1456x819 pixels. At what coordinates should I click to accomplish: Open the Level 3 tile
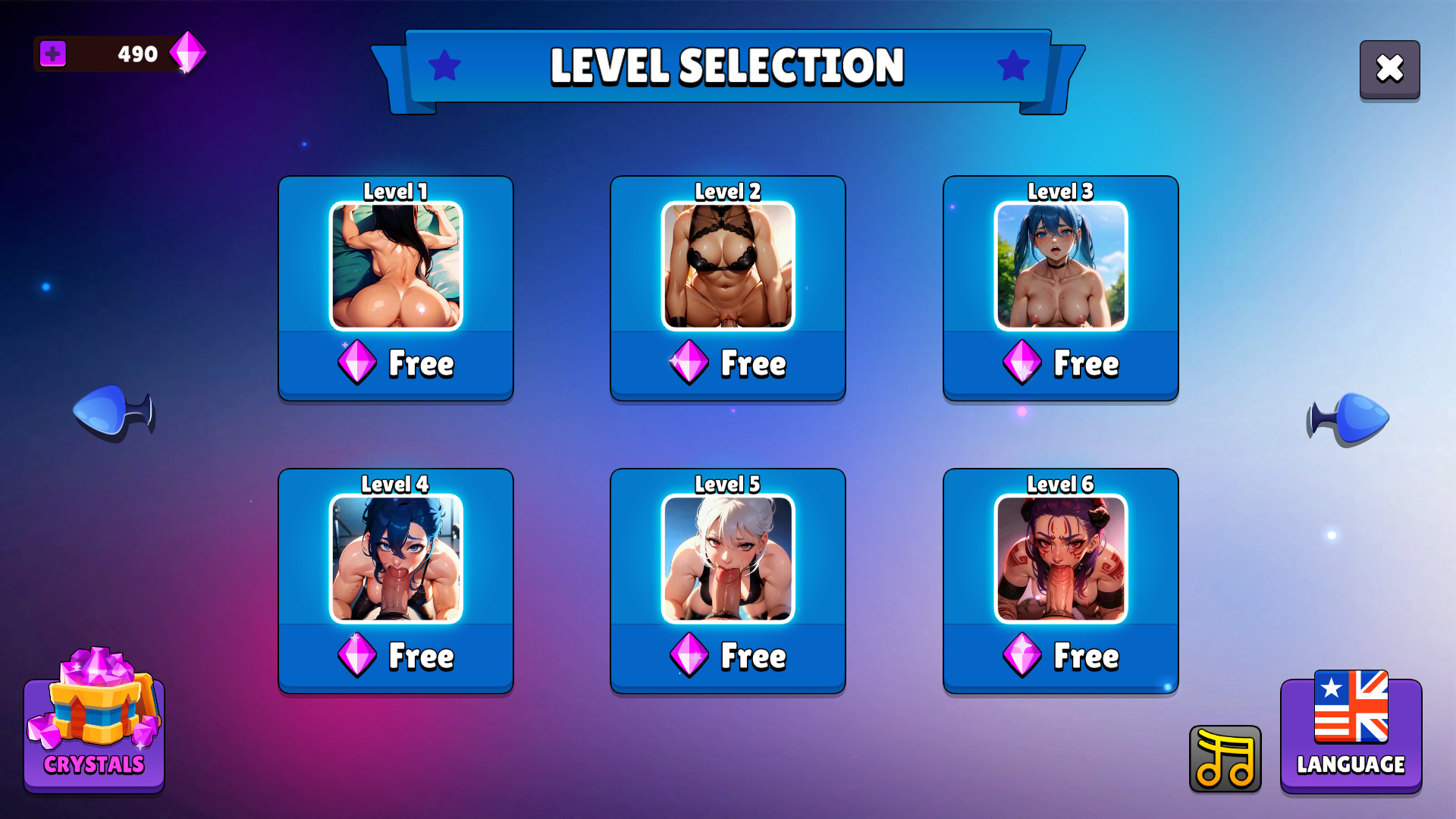tap(1060, 288)
